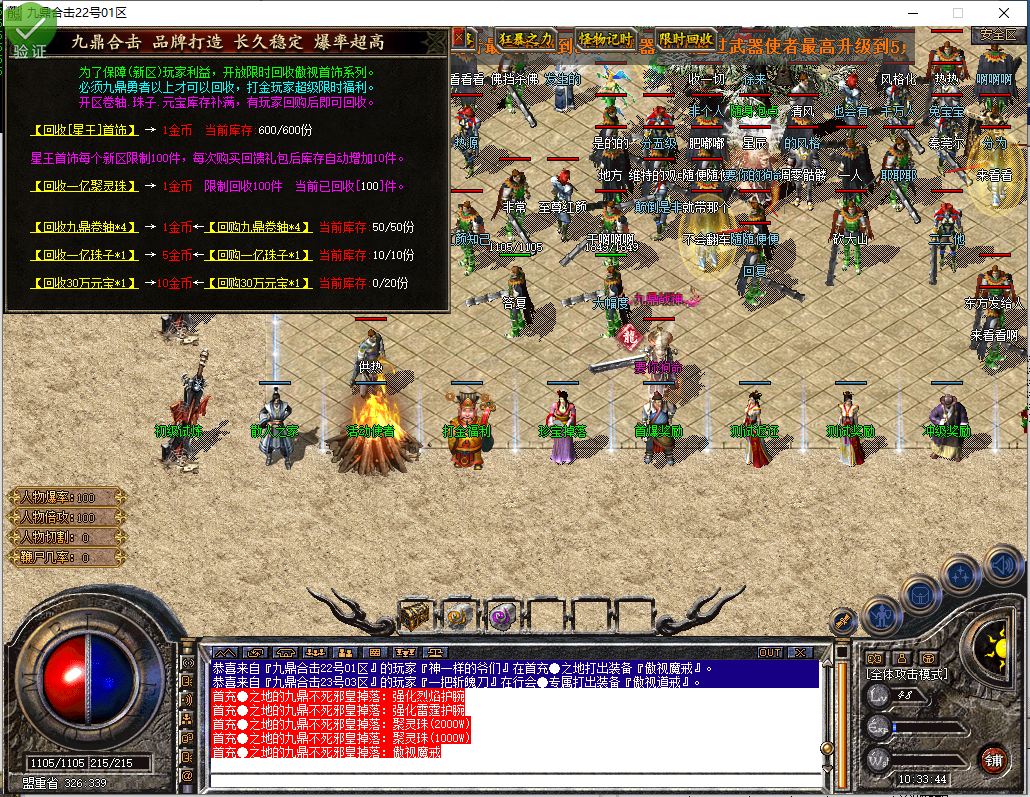1030x797 pixels.
Task: Open the character equipment round button
Action: coord(882,614)
